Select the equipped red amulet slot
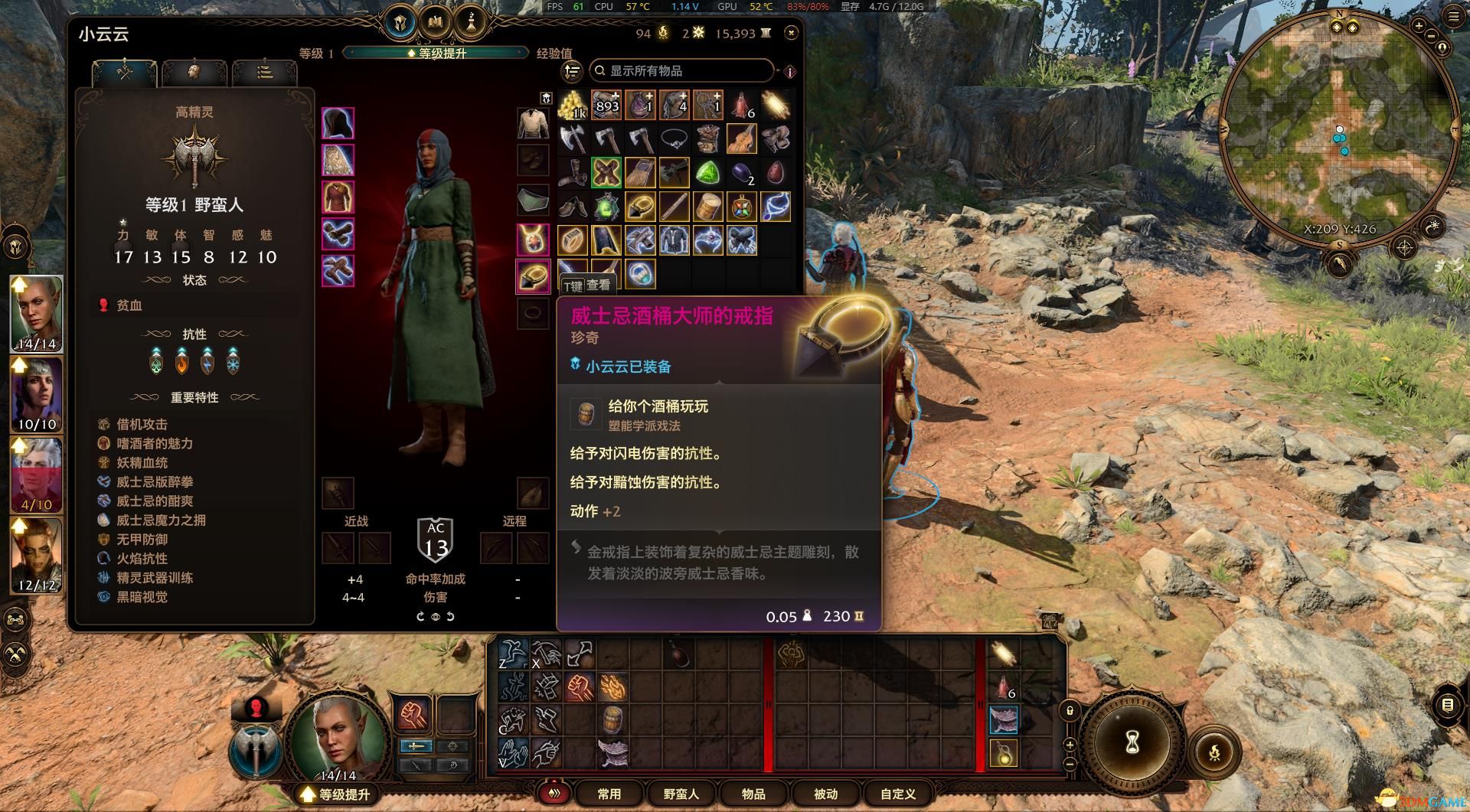1470x812 pixels. 532,240
